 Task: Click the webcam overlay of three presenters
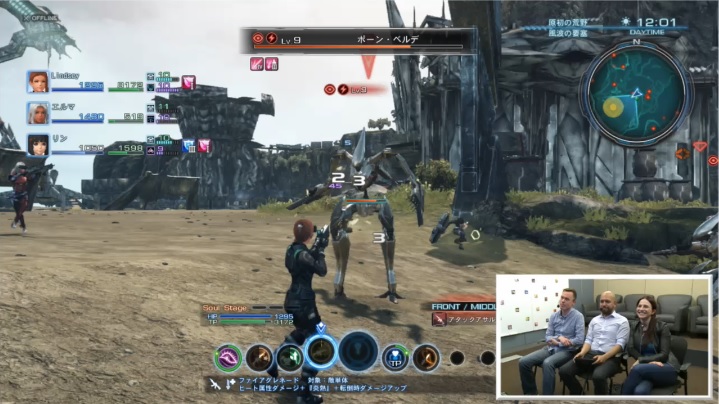605,335
